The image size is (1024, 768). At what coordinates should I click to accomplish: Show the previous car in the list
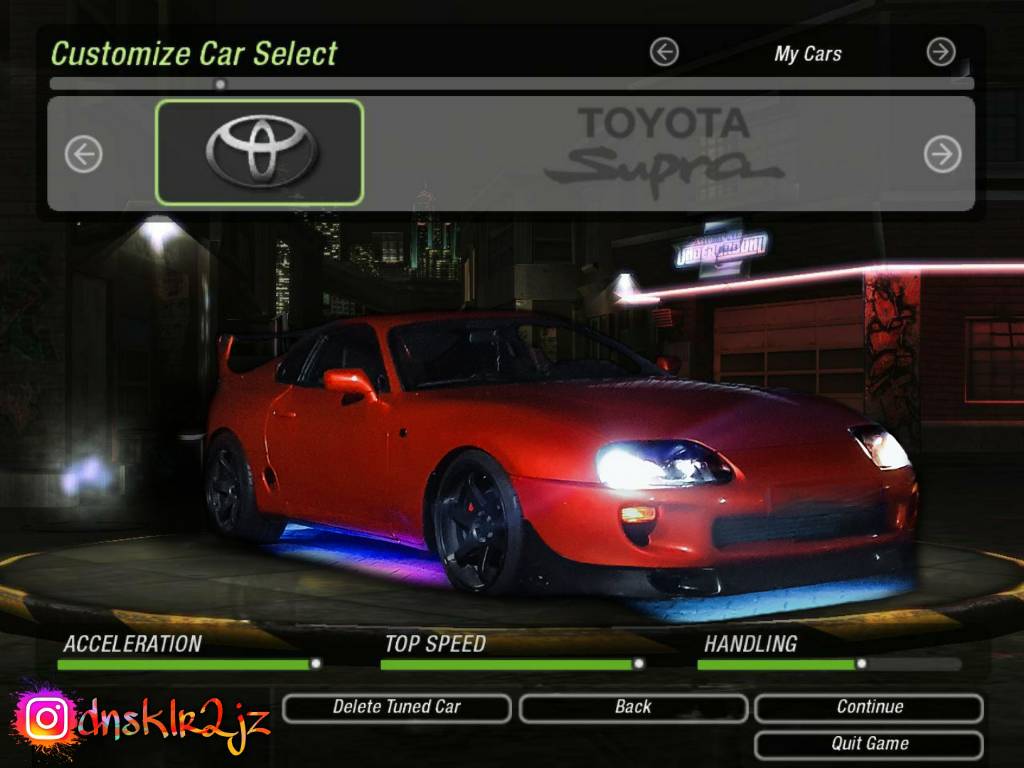pyautogui.click(x=84, y=154)
